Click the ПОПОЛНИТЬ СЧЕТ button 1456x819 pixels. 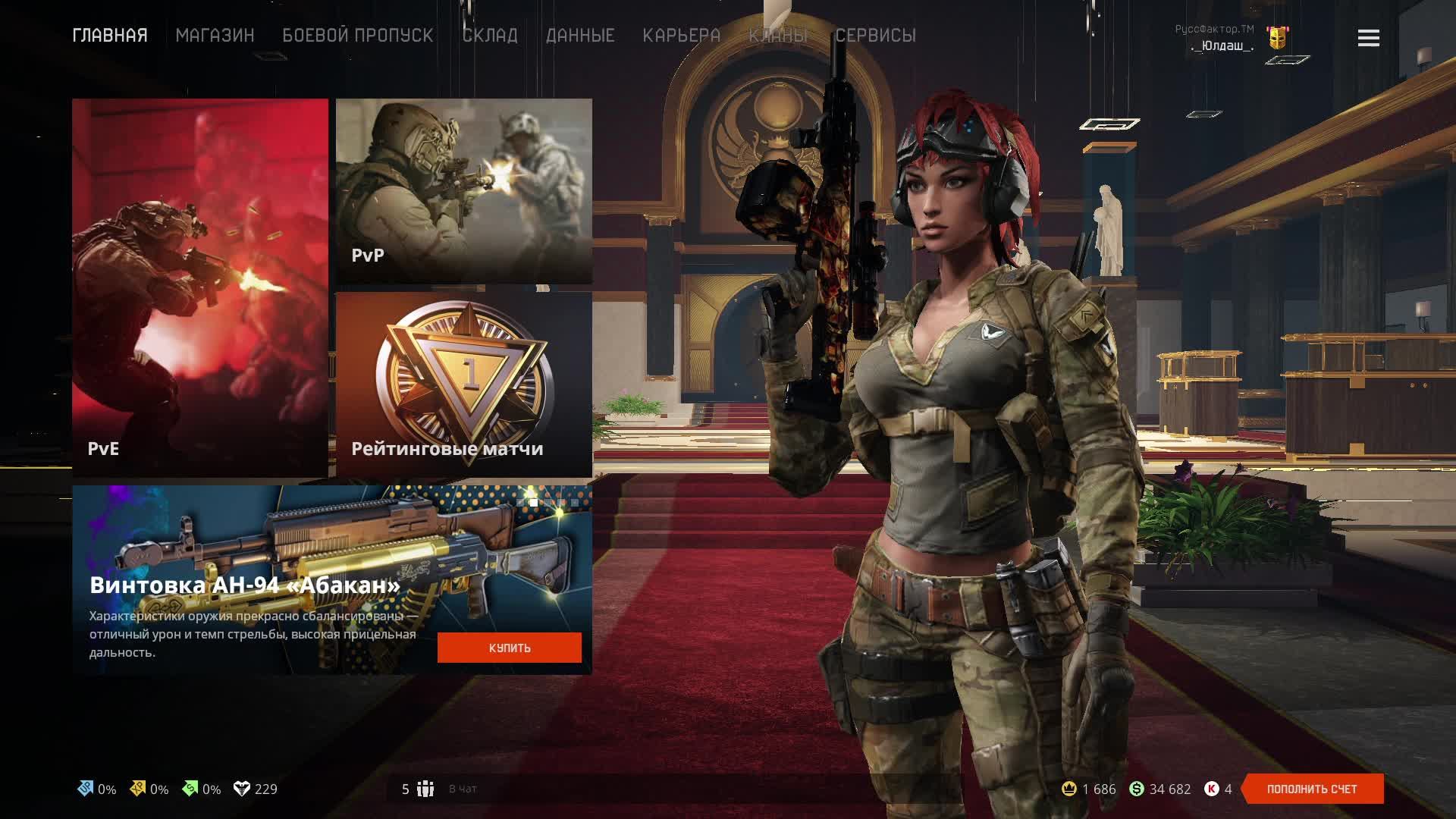click(1311, 789)
